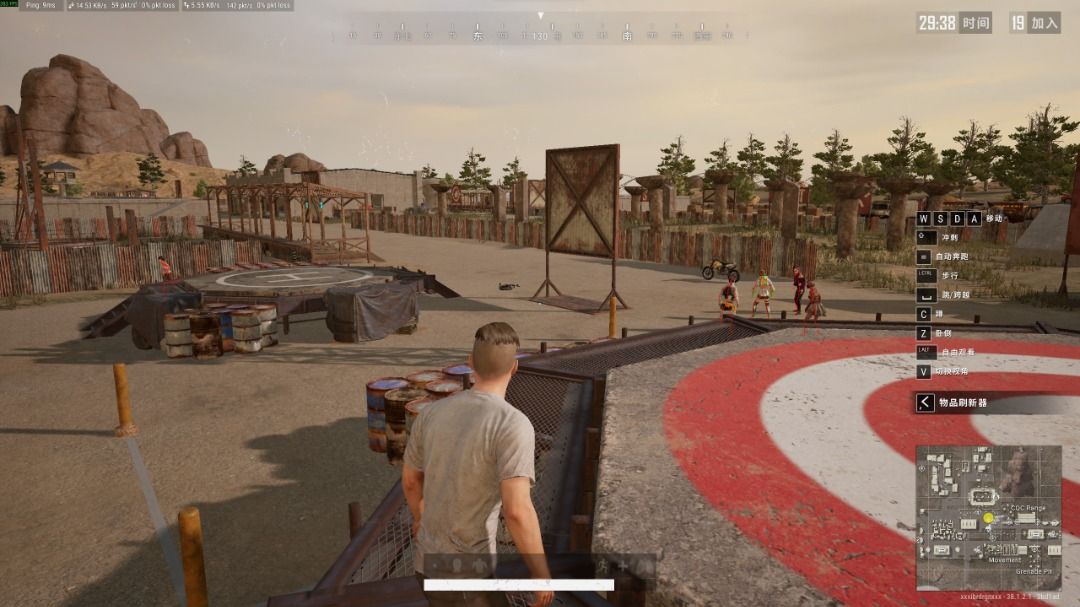Click the CQC Range label on the minimap
The height and width of the screenshot is (607, 1080).
(x=1026, y=508)
